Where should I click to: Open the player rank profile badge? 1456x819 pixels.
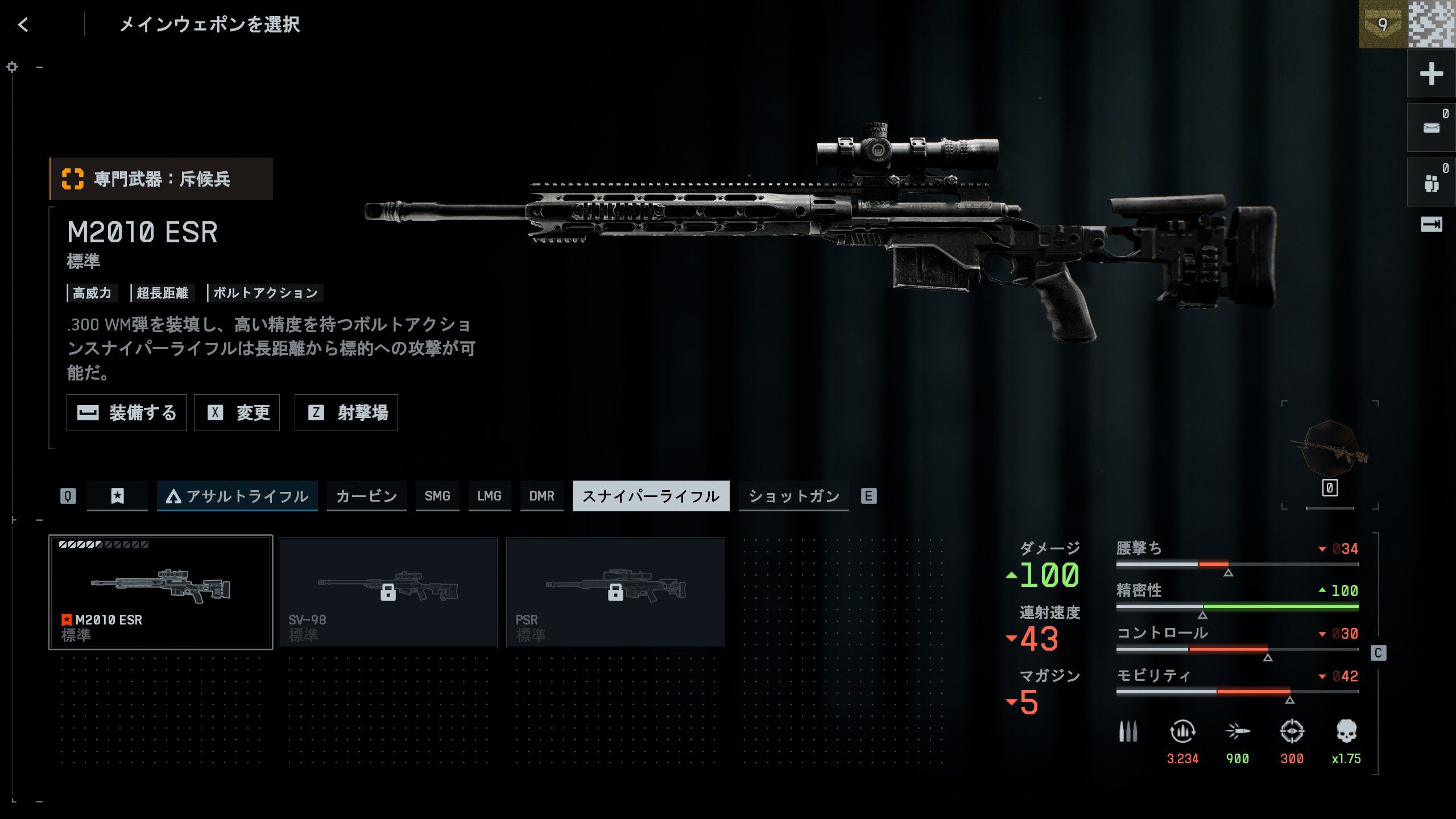coord(1383,24)
